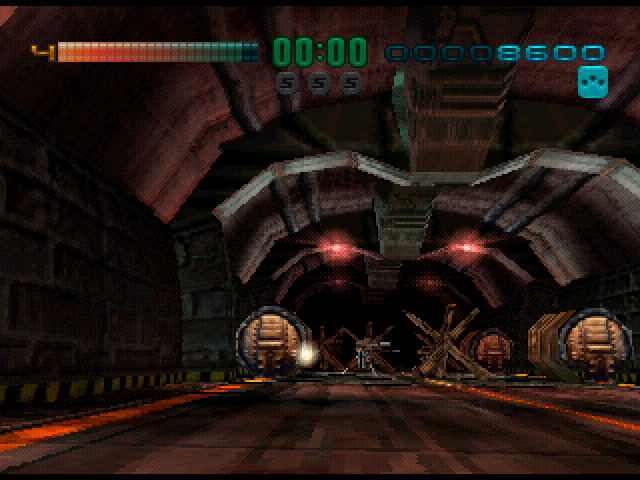Select the cyan three-dot weapon icon

pos(592,83)
